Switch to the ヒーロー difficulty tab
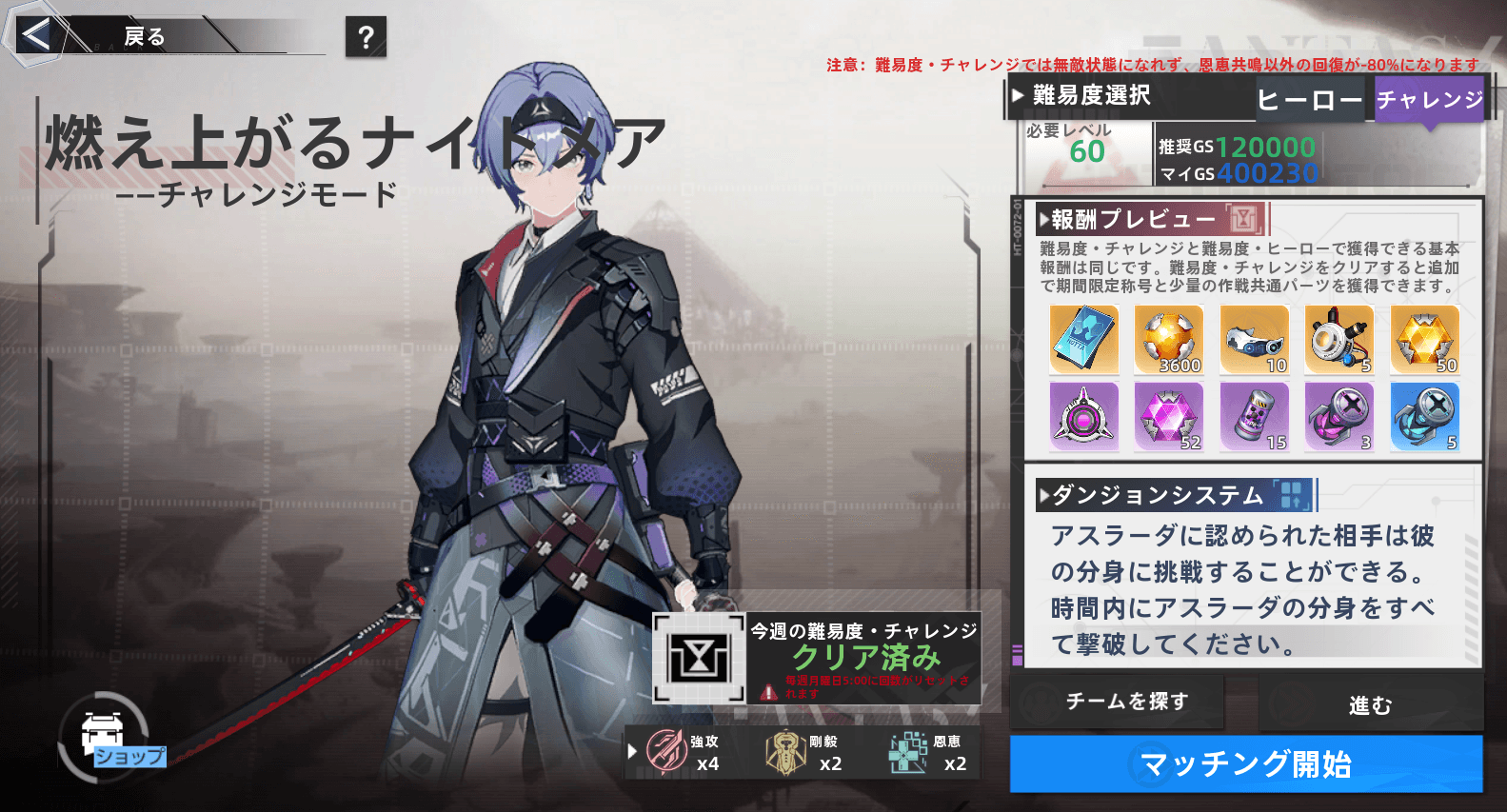1507x812 pixels. (x=1309, y=100)
